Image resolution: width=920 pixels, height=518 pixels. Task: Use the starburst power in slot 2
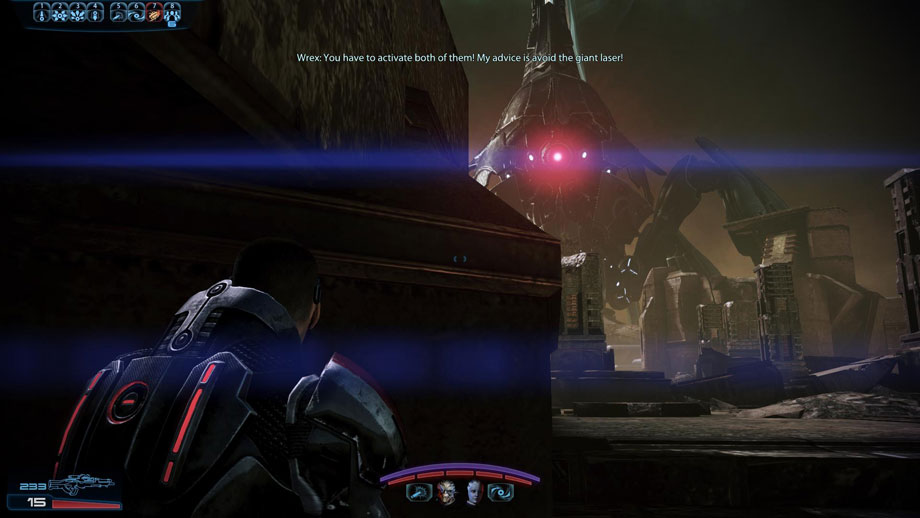point(60,12)
